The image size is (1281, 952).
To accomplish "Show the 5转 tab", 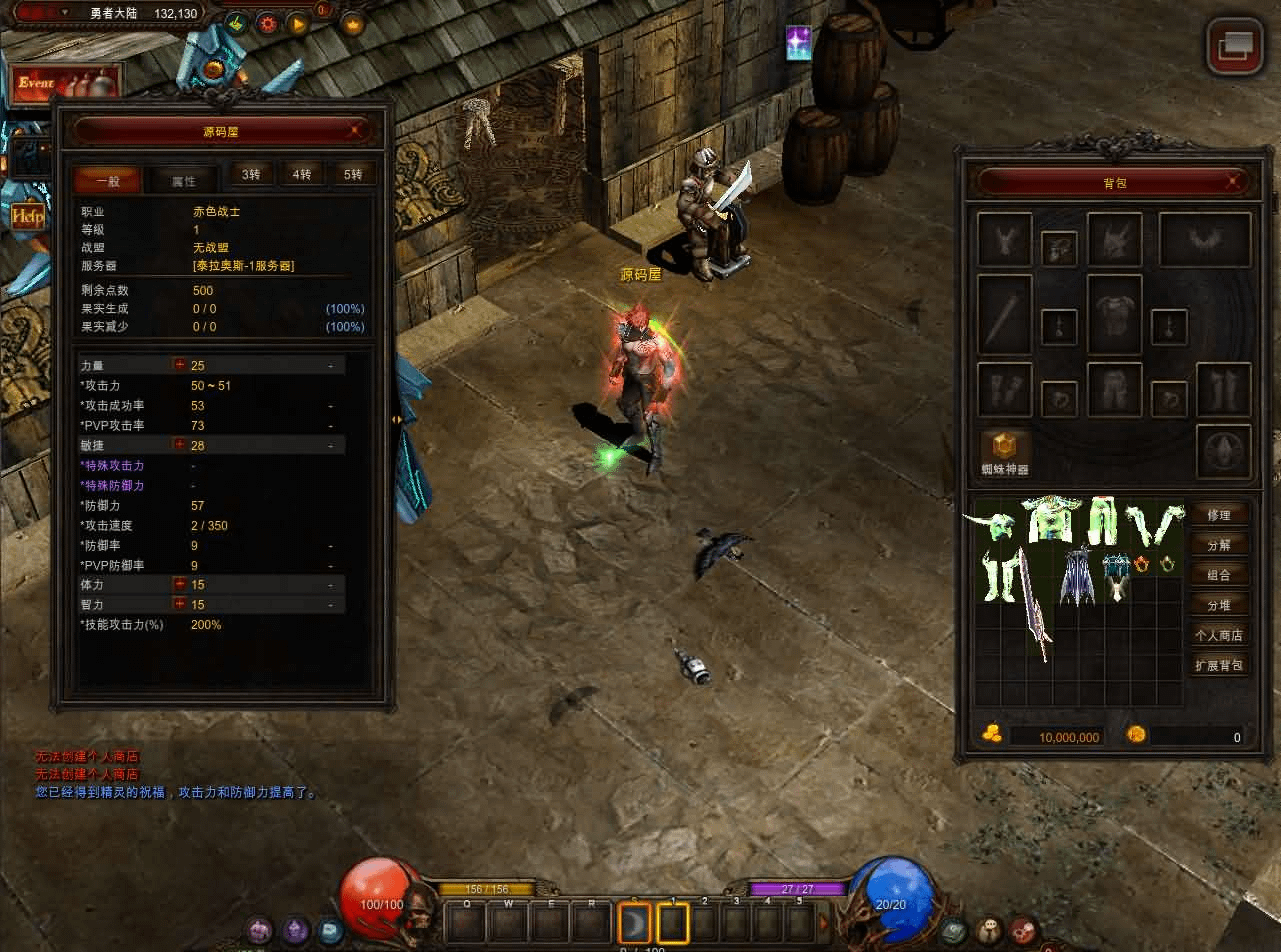I will (353, 174).
